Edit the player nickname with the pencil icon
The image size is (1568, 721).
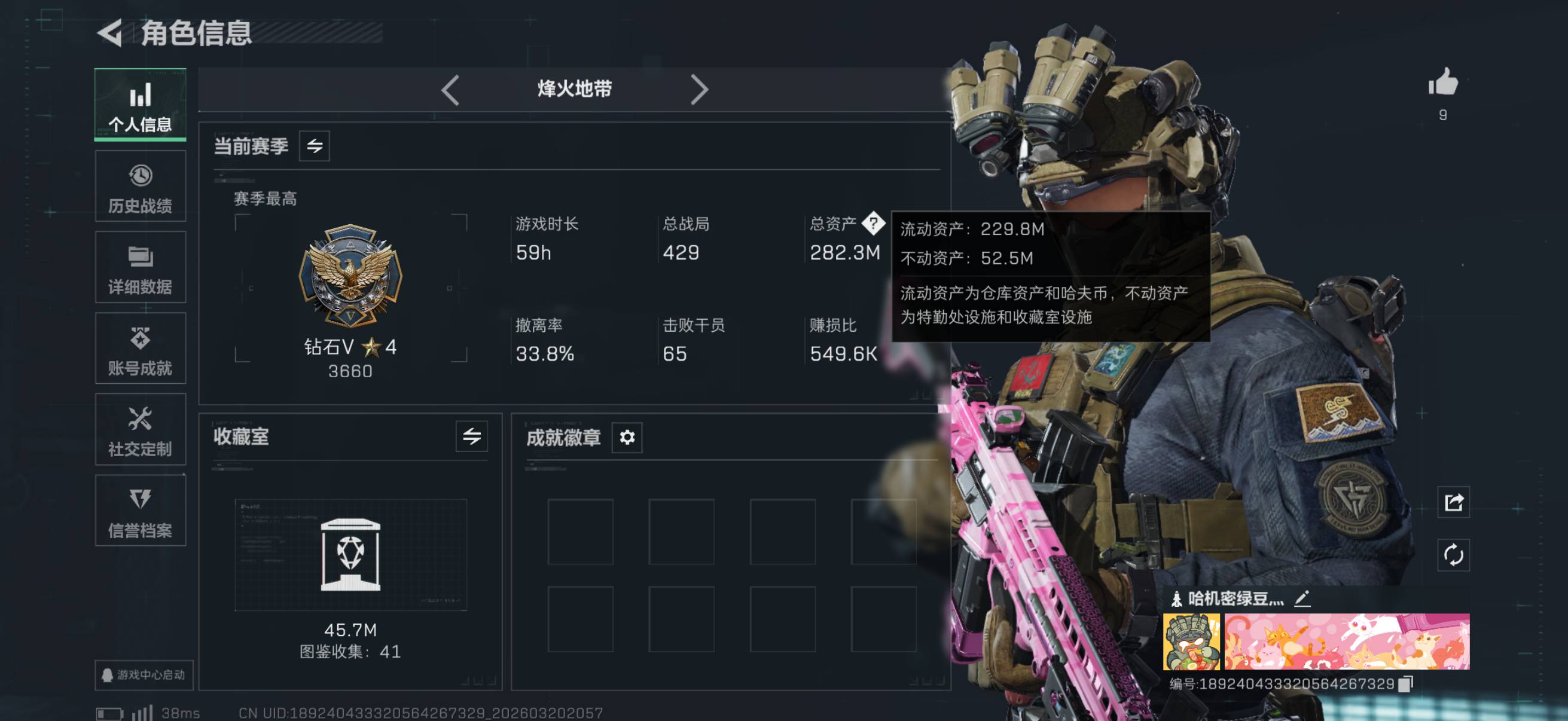point(1302,598)
